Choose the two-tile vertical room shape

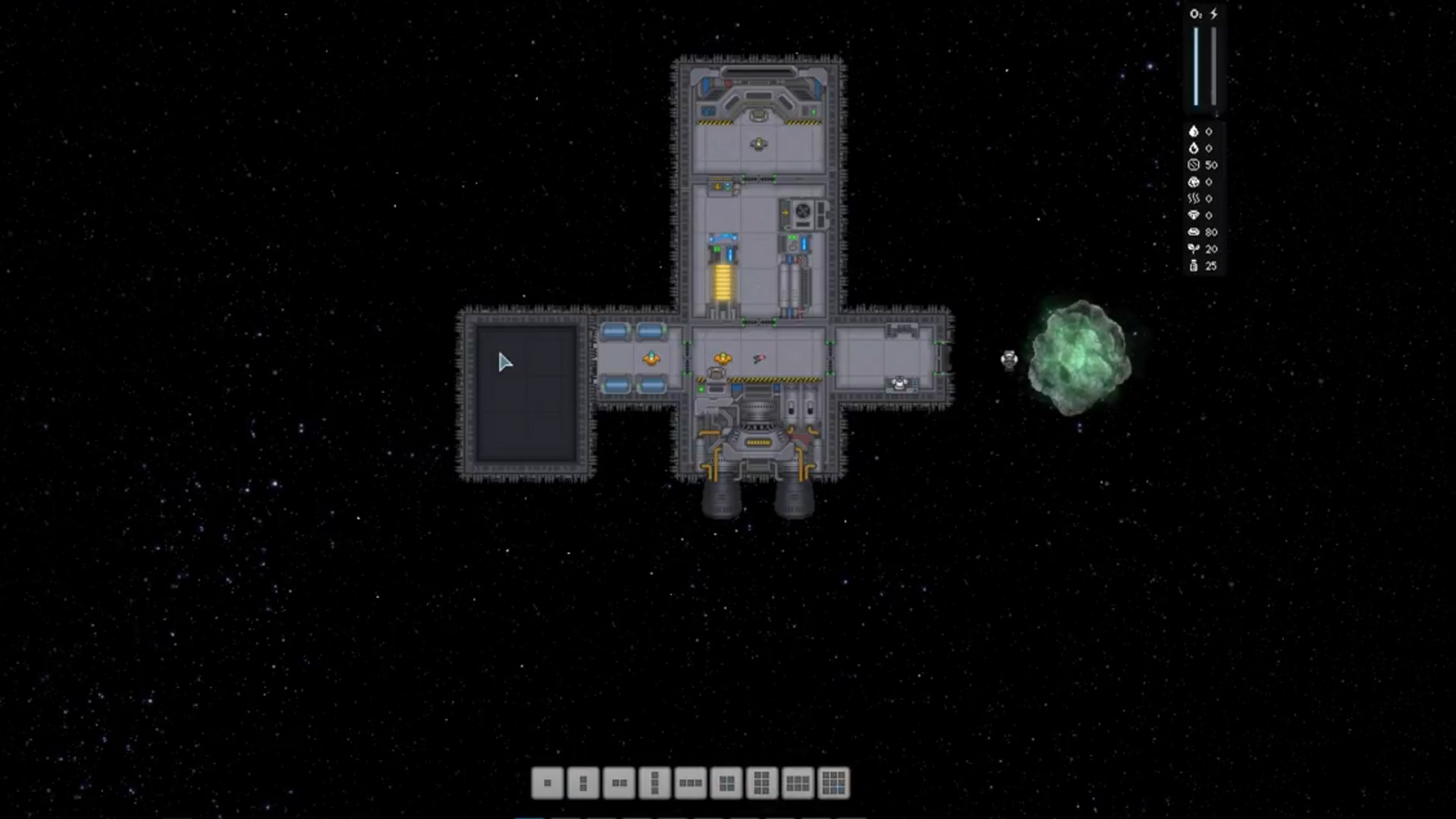[x=583, y=783]
